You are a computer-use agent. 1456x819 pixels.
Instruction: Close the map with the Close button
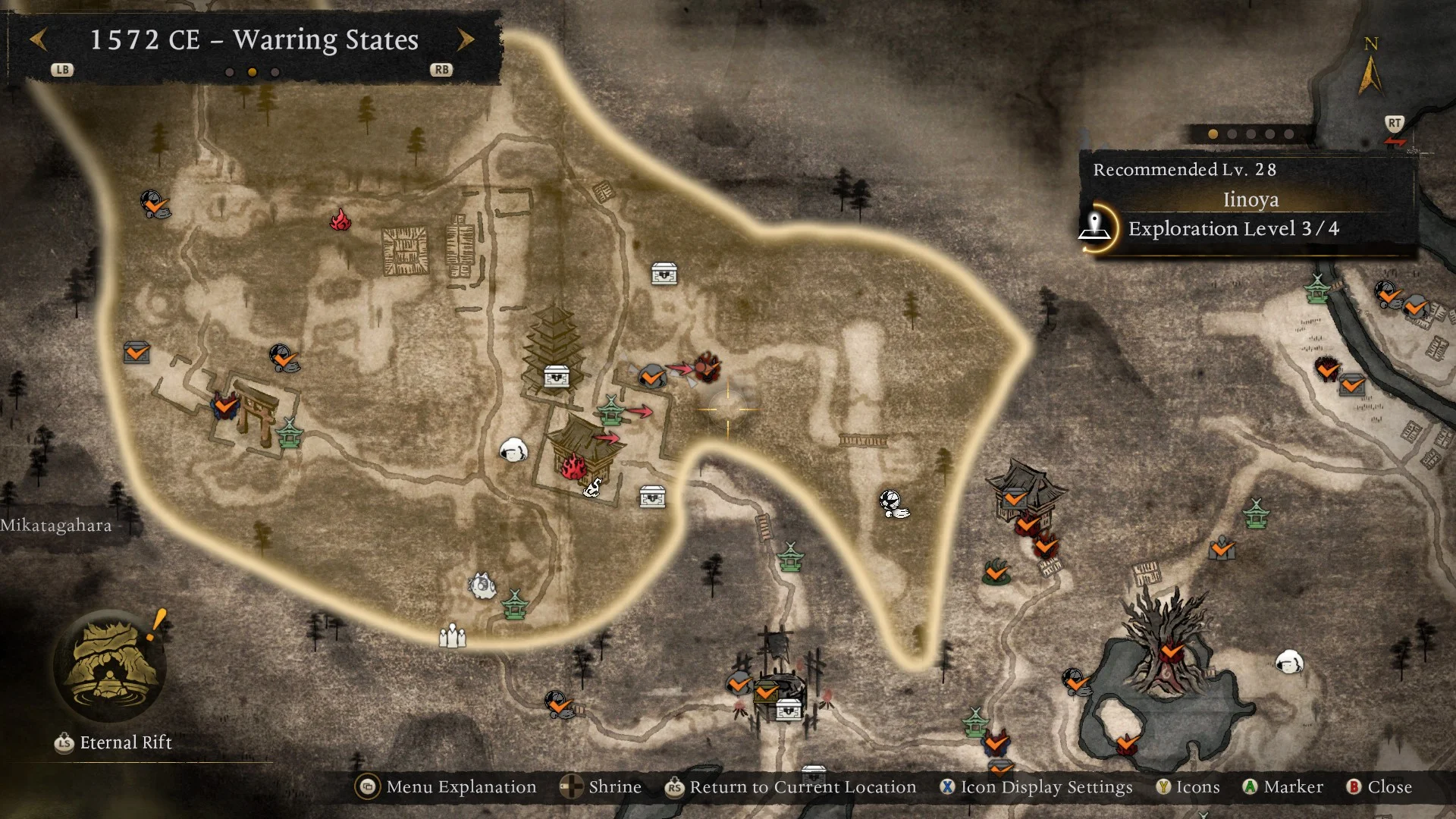tap(1380, 787)
